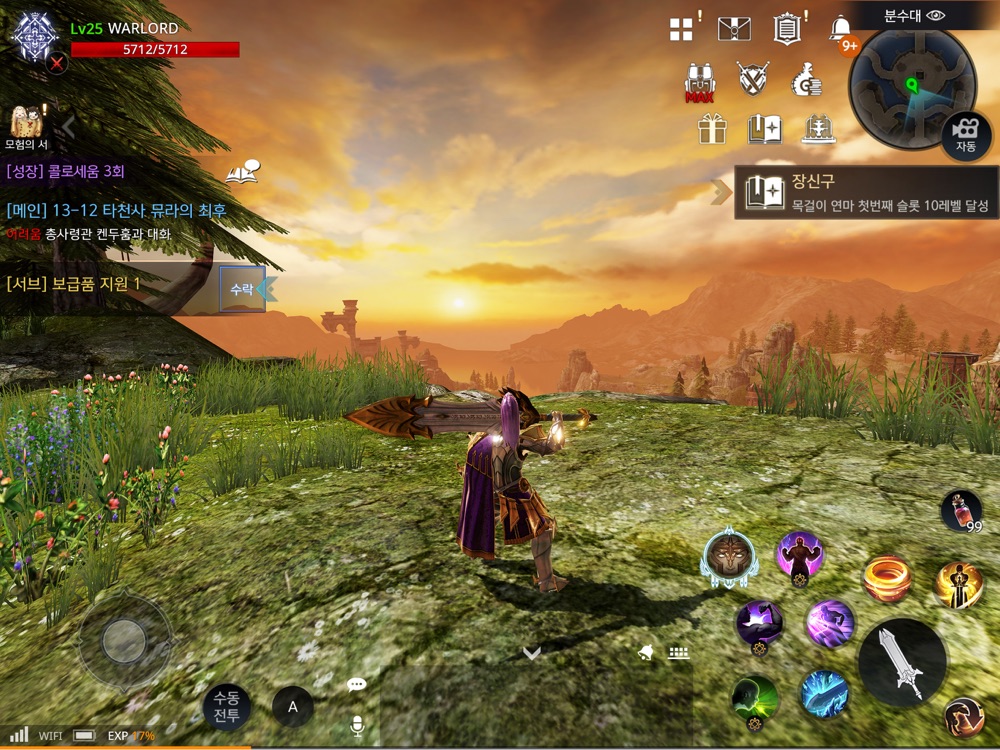The width and height of the screenshot is (1000, 750).
Task: Open the four-square main menu grid
Action: [682, 29]
